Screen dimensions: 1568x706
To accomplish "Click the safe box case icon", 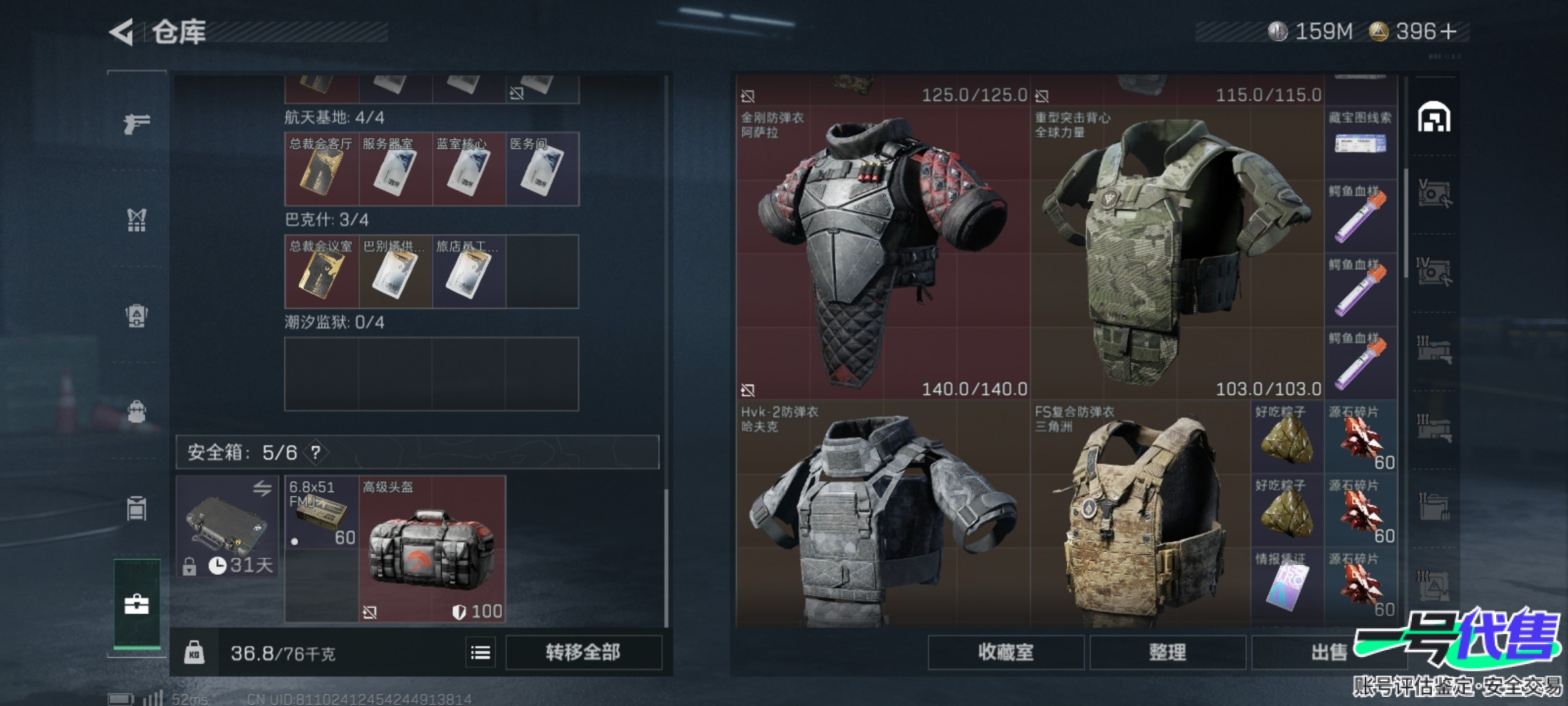I will 227,527.
